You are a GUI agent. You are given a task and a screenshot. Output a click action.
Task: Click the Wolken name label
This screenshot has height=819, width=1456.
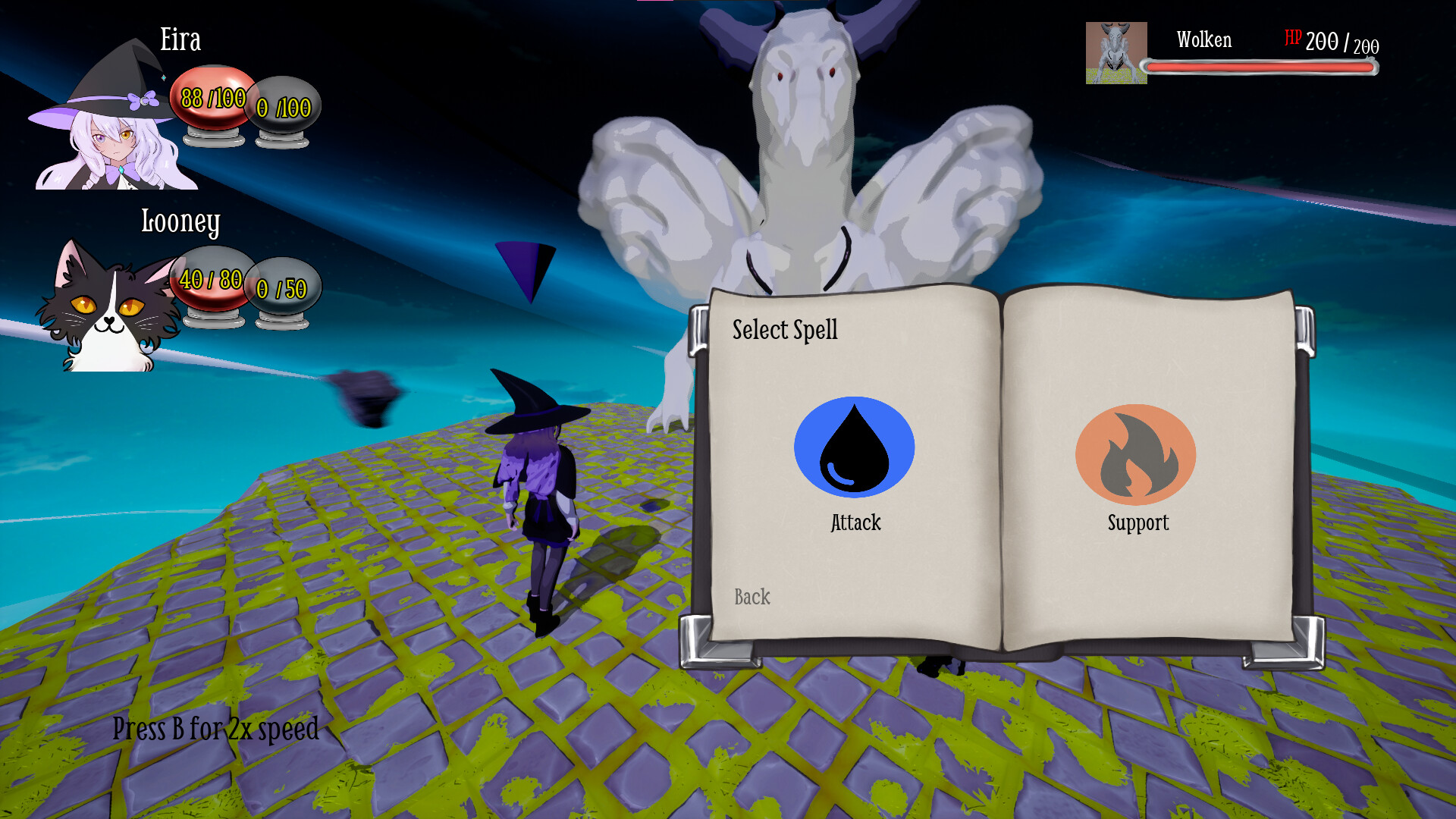tap(1203, 40)
